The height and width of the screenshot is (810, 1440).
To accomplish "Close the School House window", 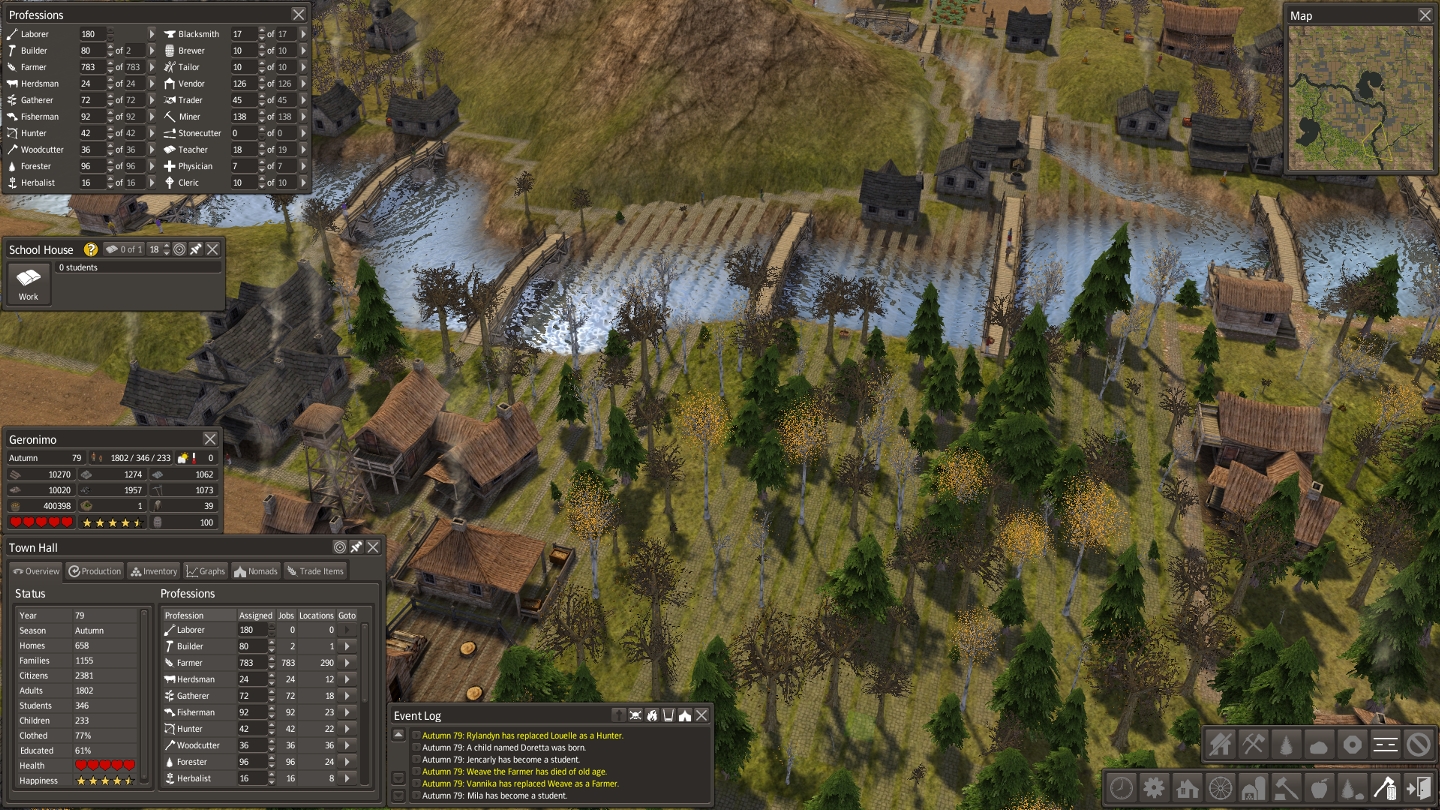I will [213, 249].
